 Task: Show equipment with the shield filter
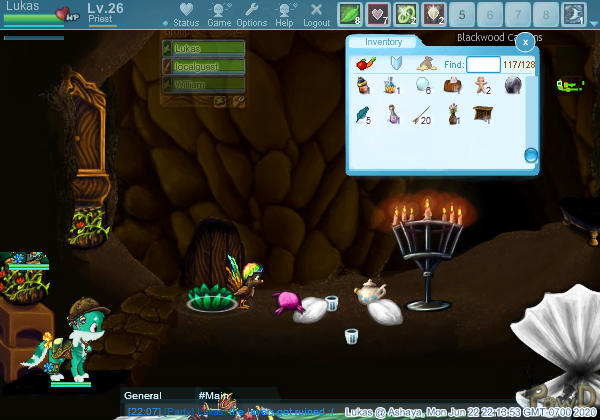395,64
